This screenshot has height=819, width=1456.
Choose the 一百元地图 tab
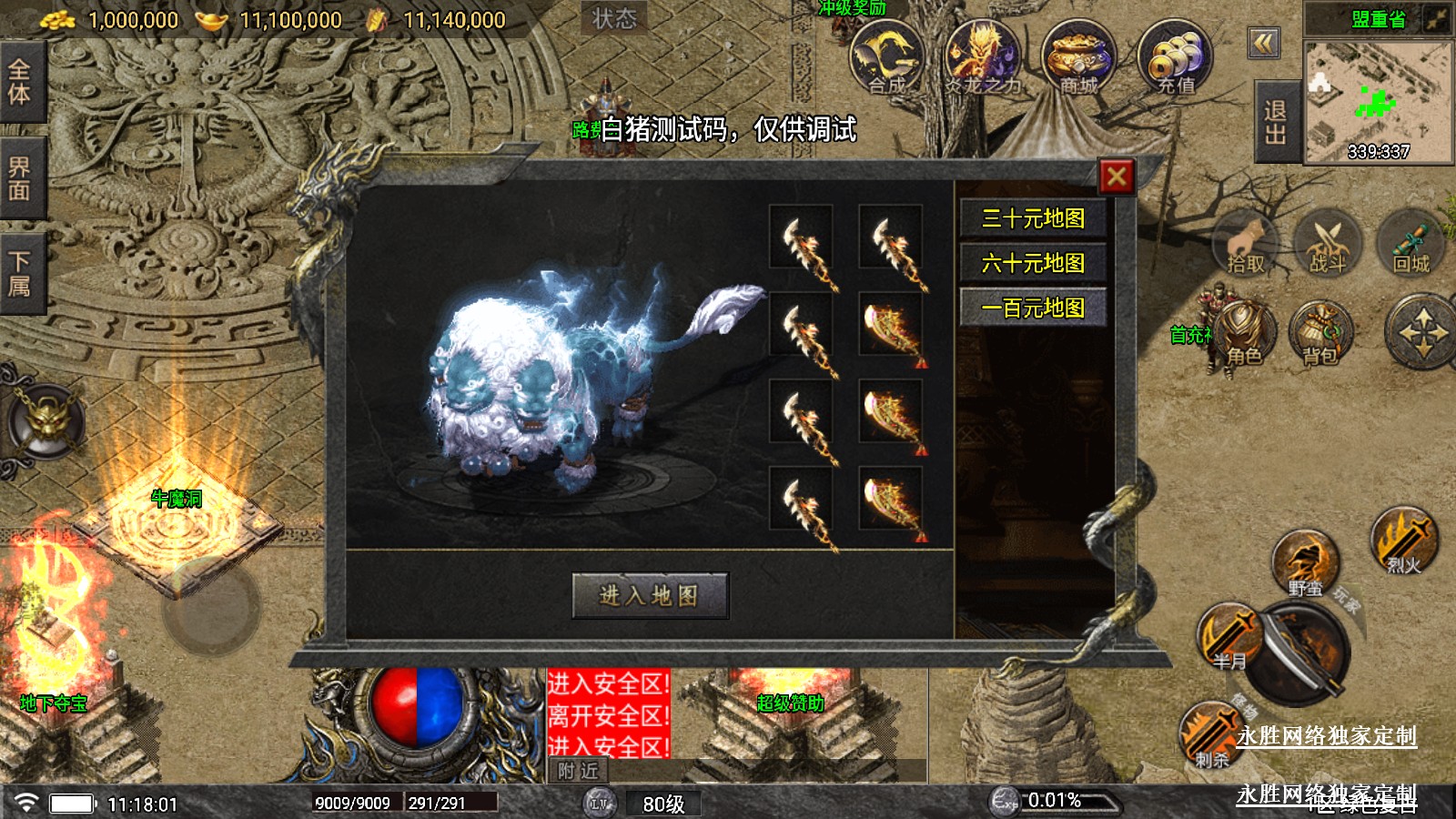pyautogui.click(x=1033, y=308)
